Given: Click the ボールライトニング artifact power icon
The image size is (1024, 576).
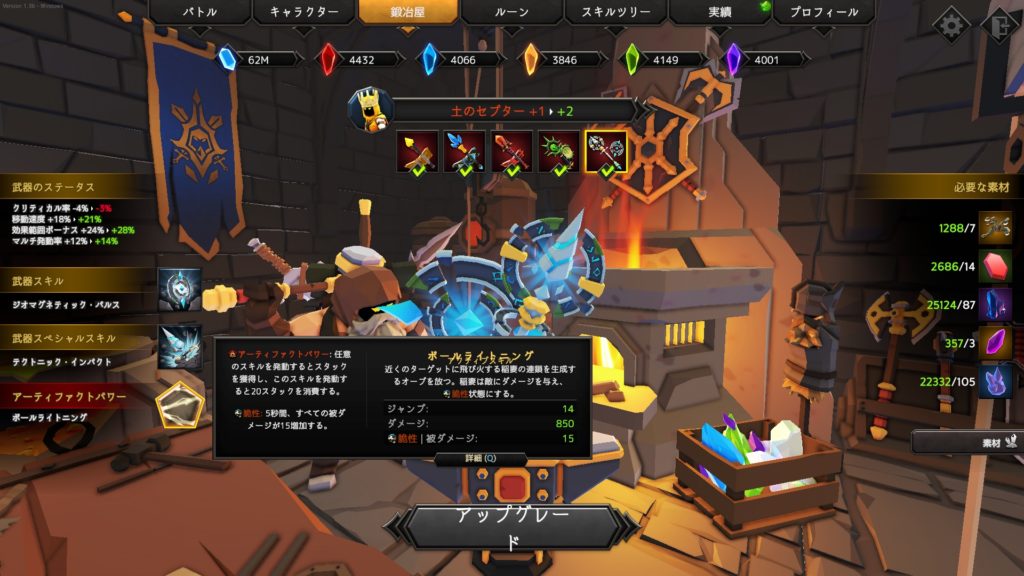Looking at the screenshot, I should click(180, 405).
